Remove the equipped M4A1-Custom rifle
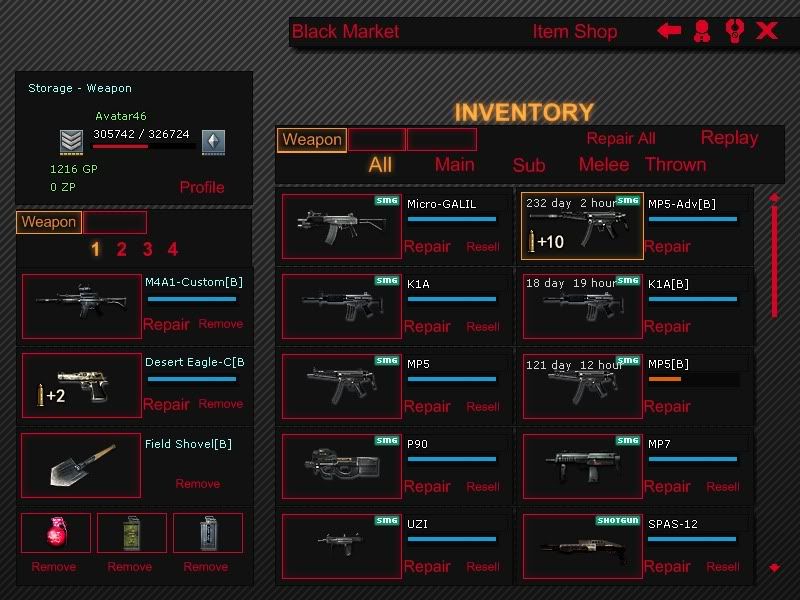Viewport: 800px width, 600px height. (x=221, y=324)
